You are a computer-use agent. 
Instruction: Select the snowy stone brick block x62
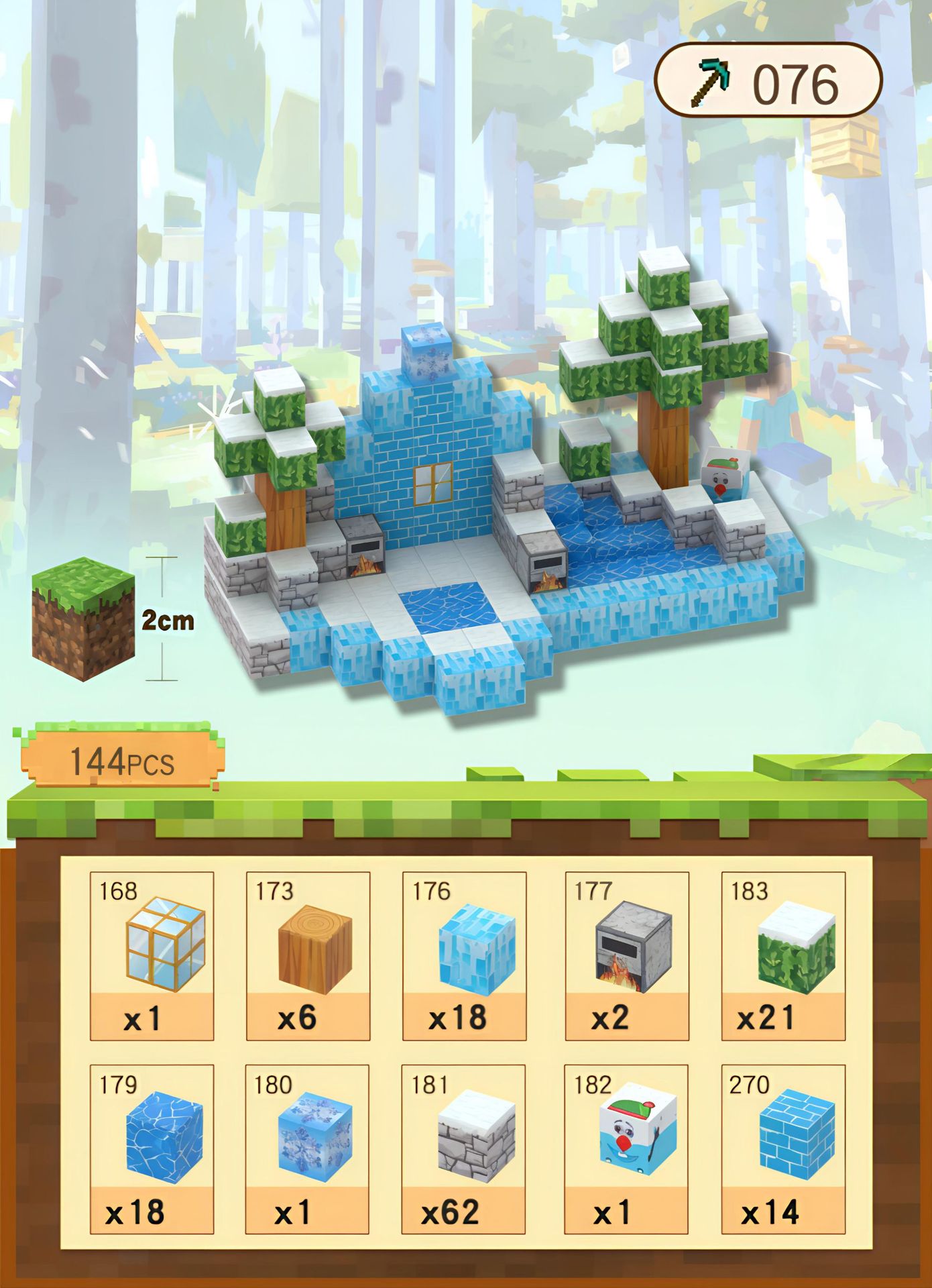pos(464,1148)
